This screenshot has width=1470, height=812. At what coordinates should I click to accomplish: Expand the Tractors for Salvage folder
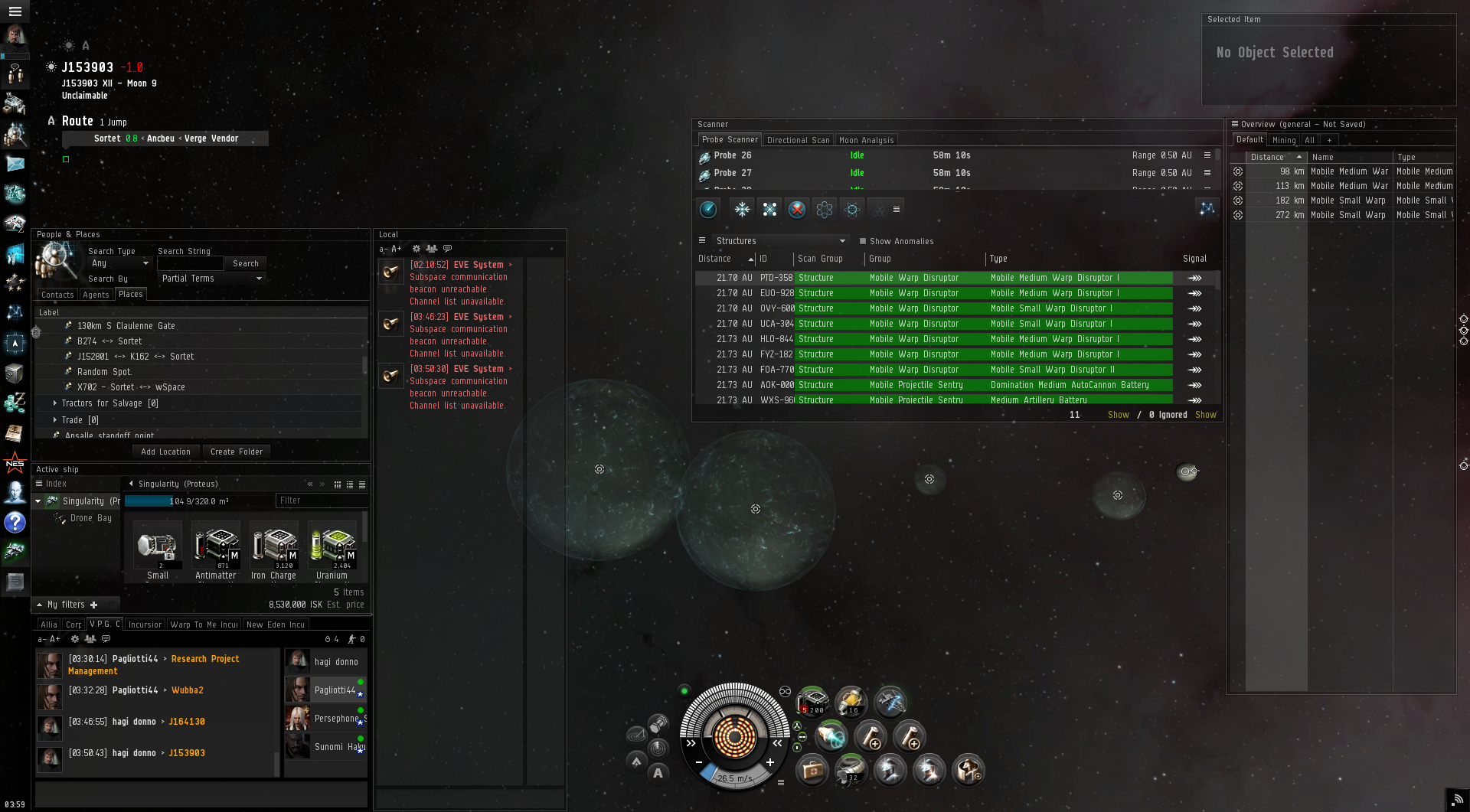tap(55, 403)
